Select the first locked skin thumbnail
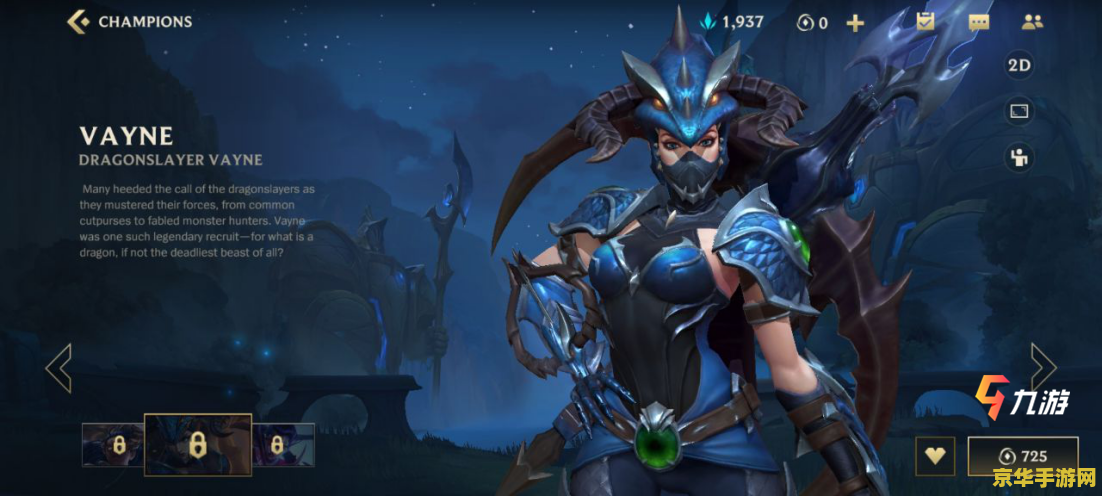Image resolution: width=1102 pixels, height=496 pixels. click(x=113, y=445)
